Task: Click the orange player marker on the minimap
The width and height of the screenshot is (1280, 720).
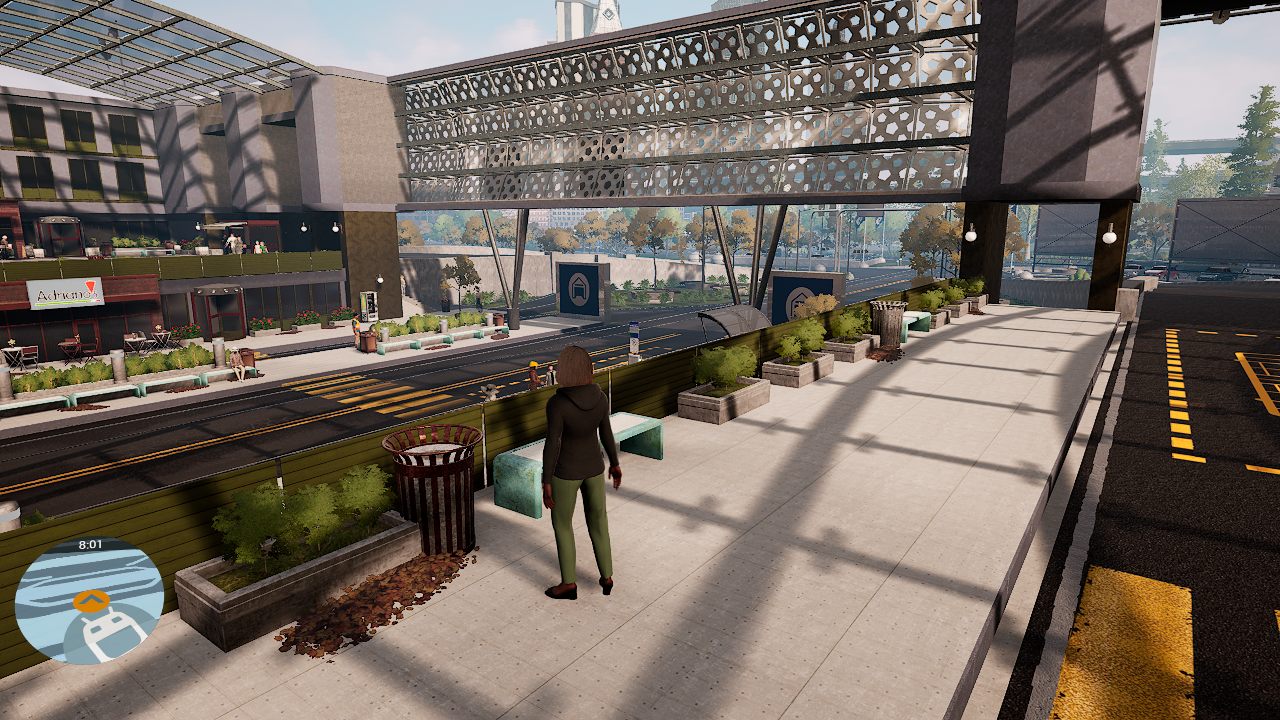Action: (x=90, y=602)
